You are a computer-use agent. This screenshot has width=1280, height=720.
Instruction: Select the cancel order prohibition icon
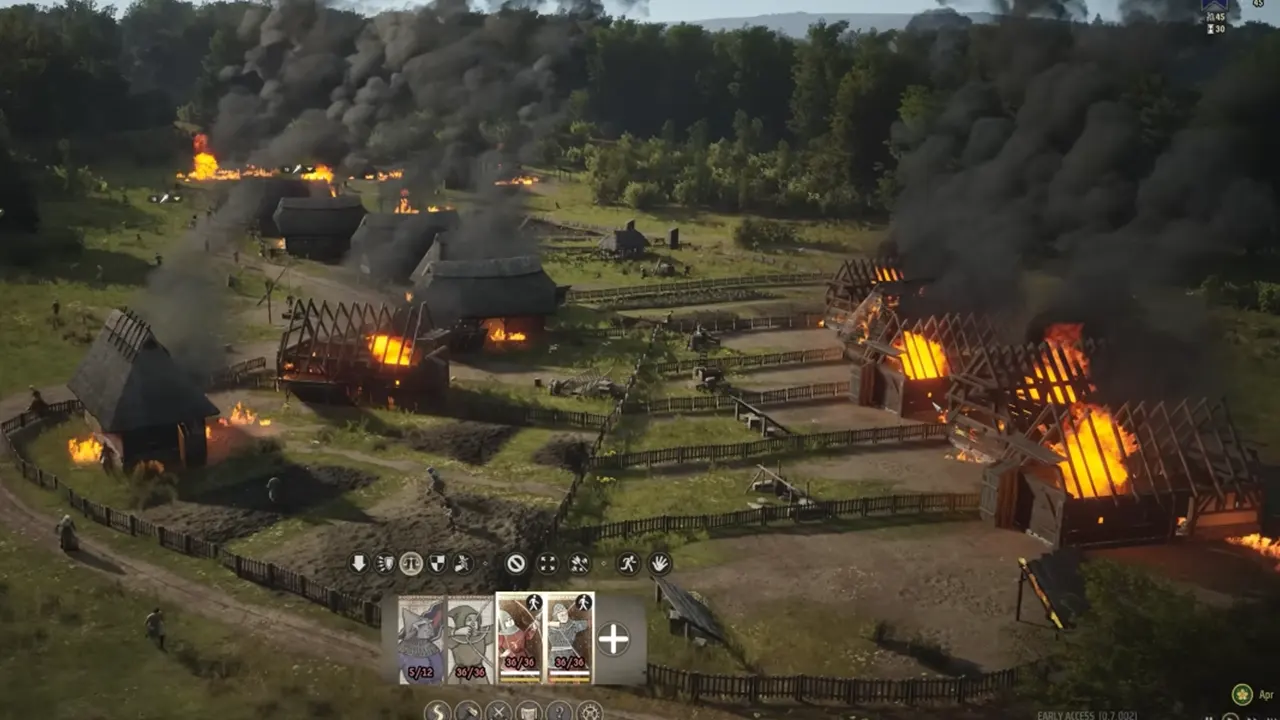(517, 563)
